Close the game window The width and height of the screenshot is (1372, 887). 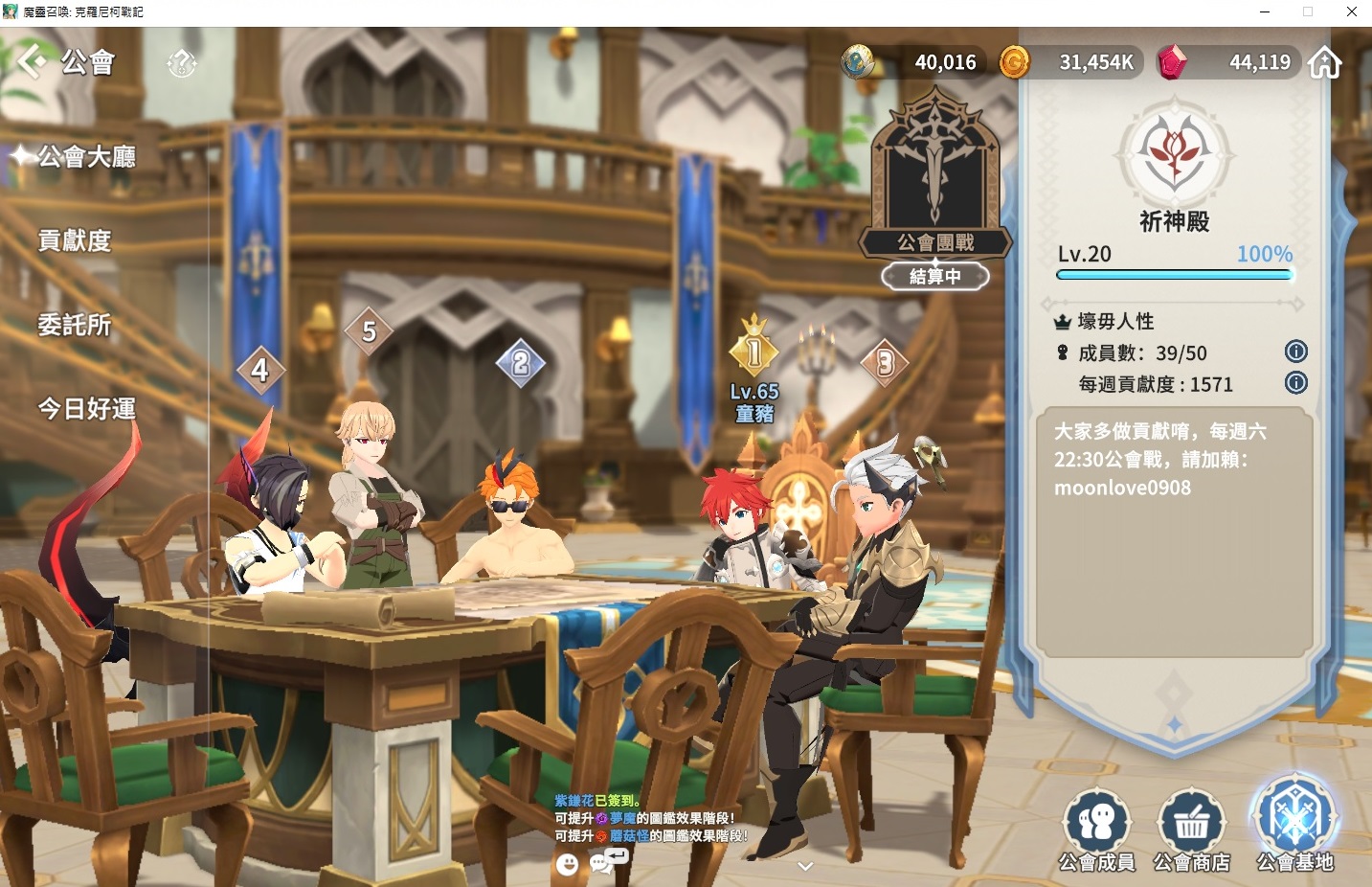coord(1351,11)
